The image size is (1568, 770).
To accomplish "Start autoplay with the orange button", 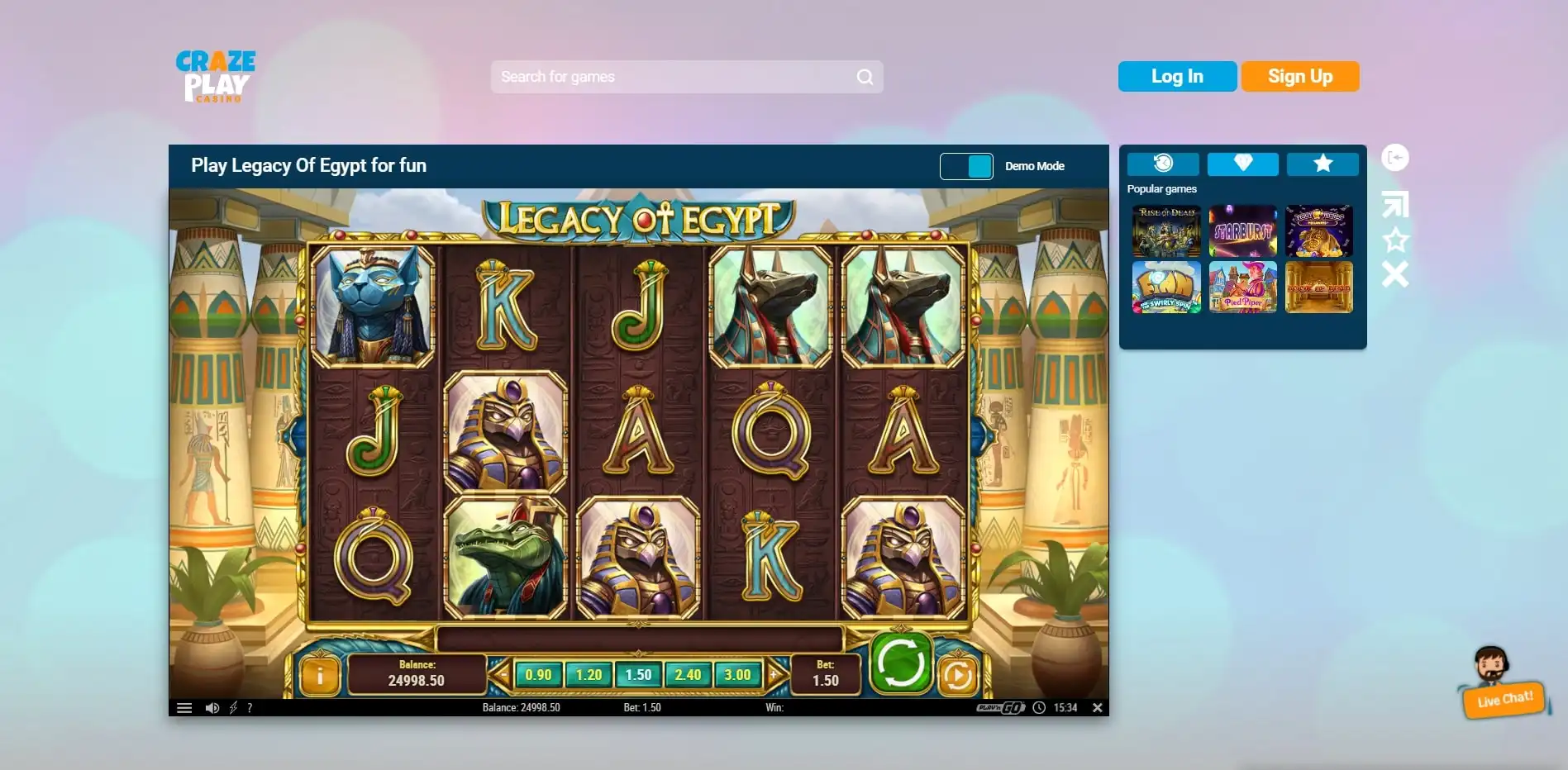I will 957,676.
